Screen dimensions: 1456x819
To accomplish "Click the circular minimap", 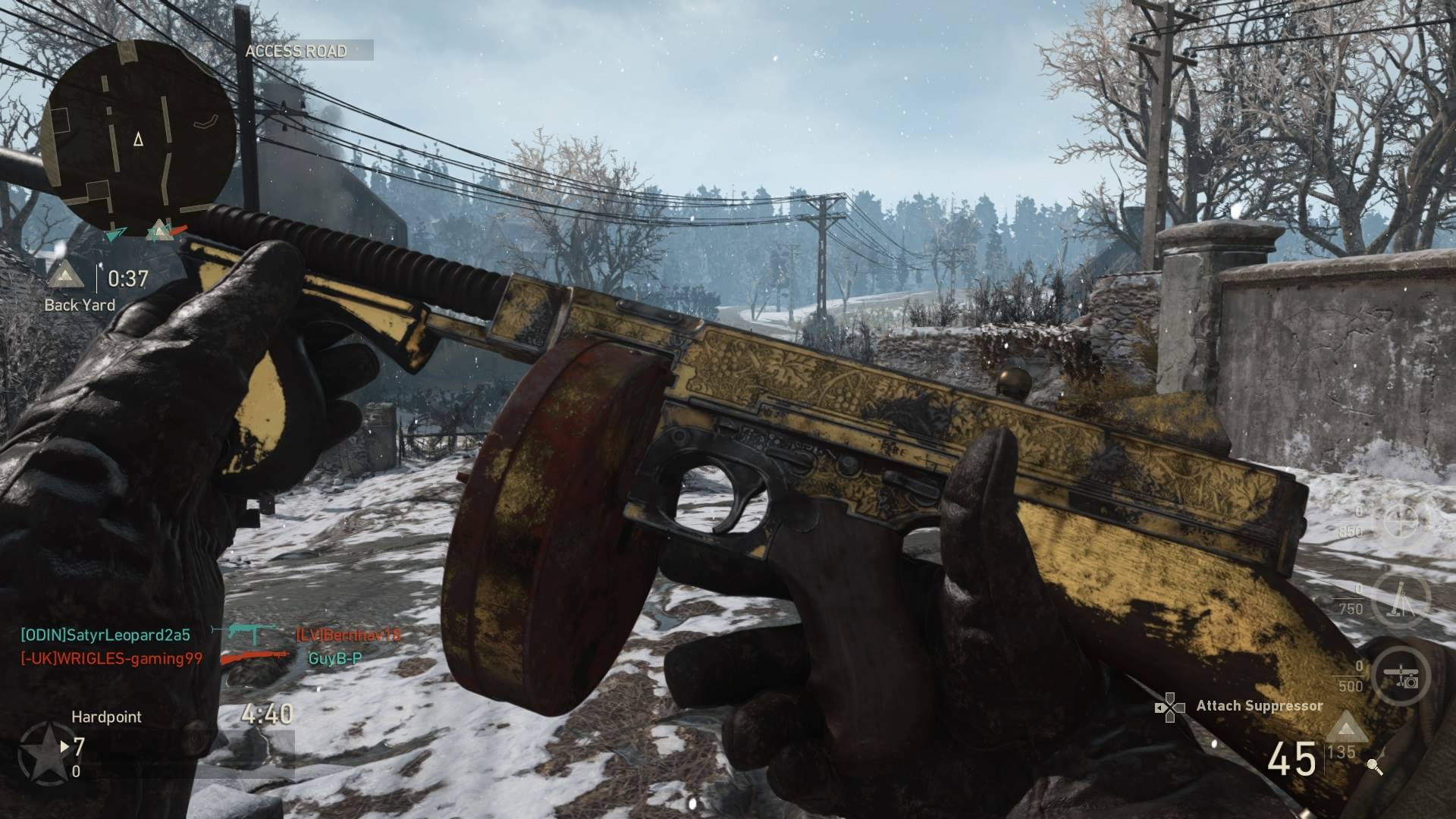I will (138, 135).
